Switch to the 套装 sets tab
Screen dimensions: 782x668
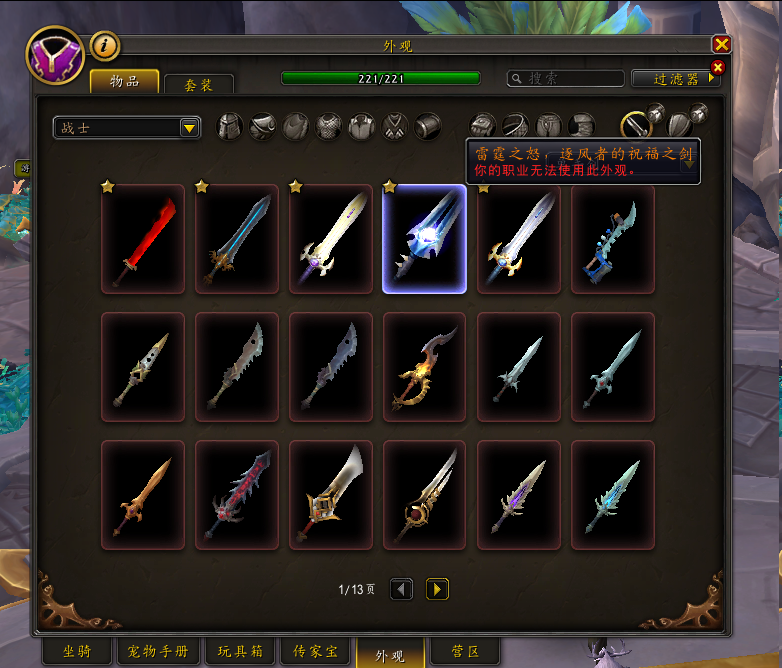(199, 85)
